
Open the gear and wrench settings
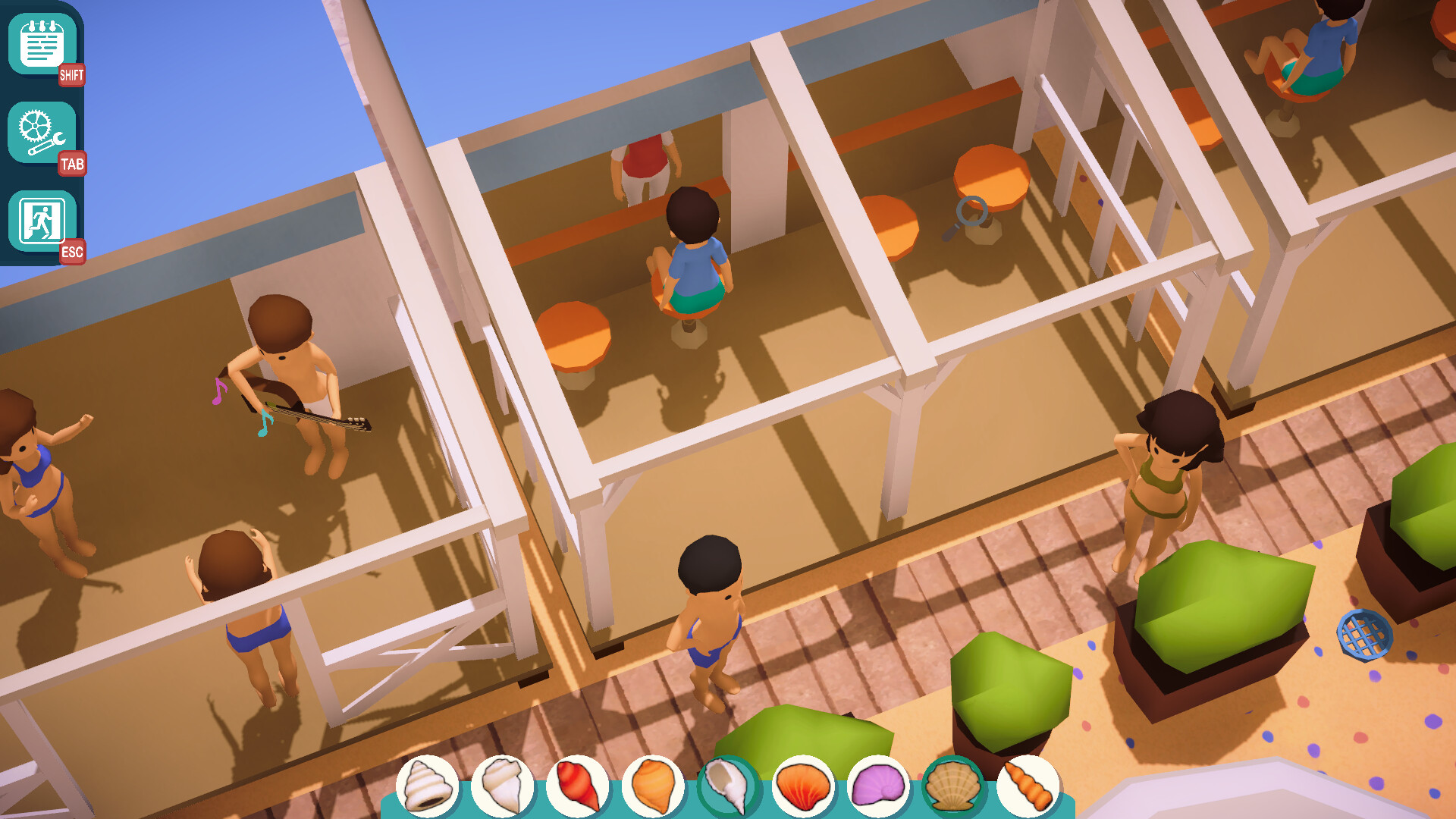[x=42, y=133]
